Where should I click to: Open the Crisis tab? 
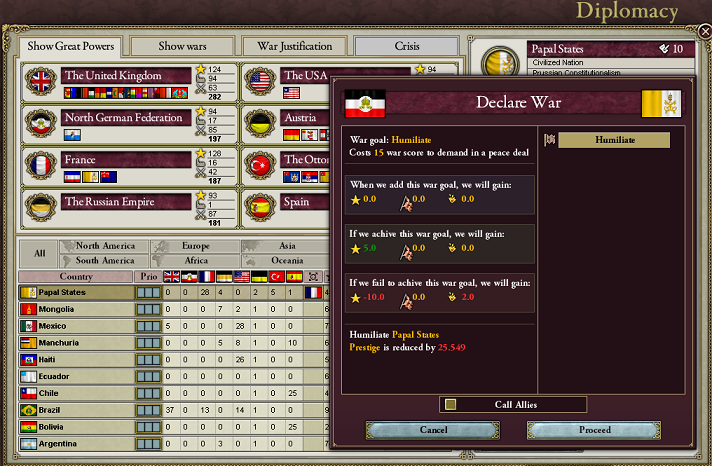405,46
